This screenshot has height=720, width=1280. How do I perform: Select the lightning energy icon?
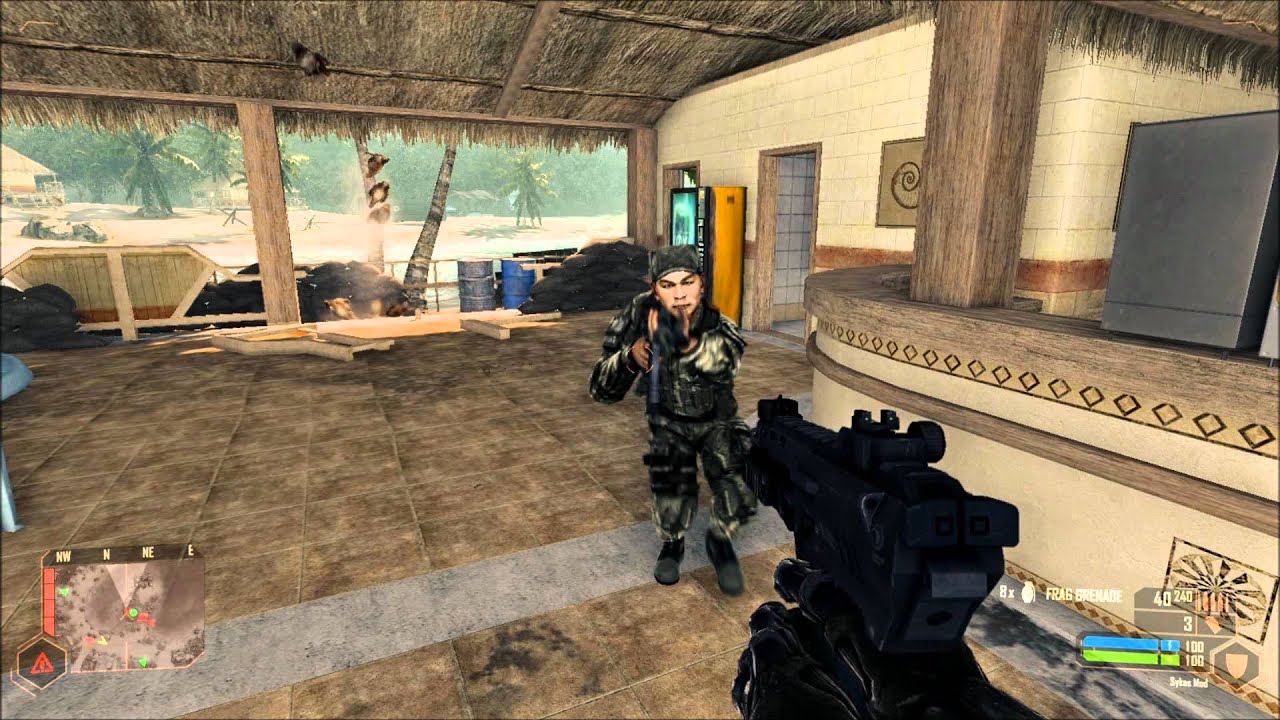pyautogui.click(x=1170, y=644)
